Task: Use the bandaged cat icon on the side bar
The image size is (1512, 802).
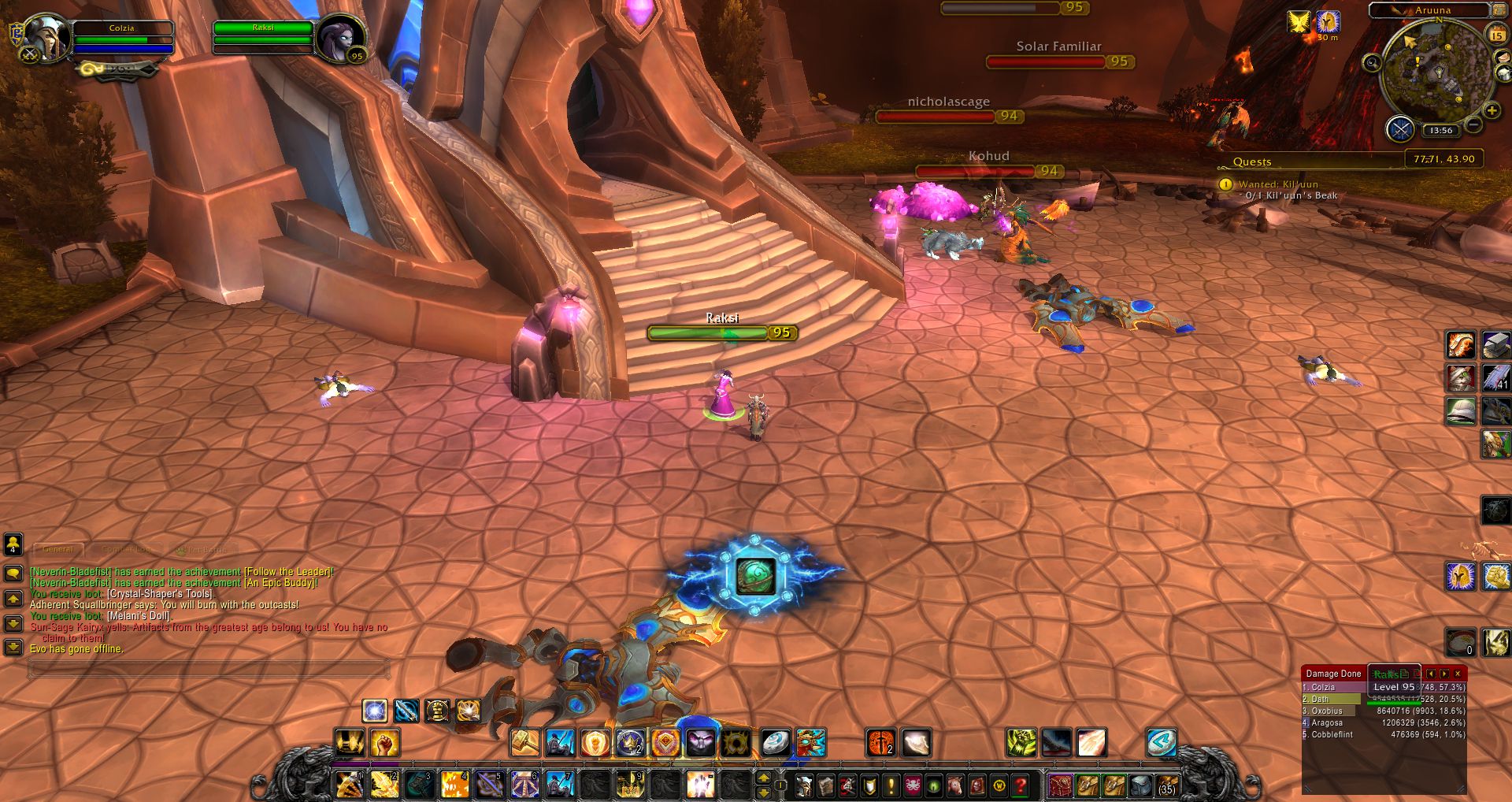Action: 1460,378
